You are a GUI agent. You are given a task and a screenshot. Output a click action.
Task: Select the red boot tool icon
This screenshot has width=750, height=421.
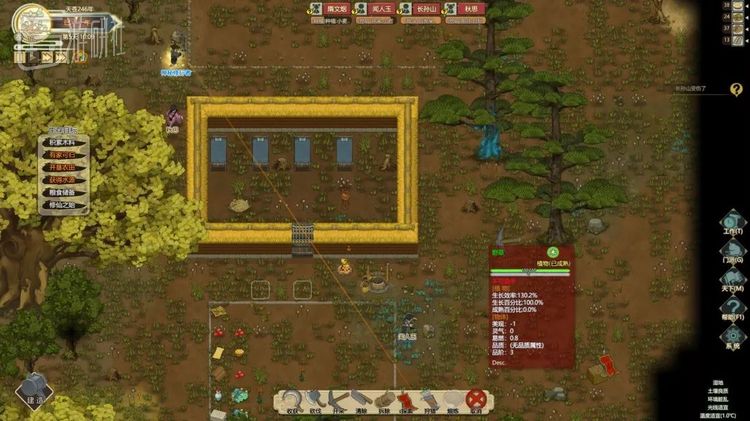[405, 401]
